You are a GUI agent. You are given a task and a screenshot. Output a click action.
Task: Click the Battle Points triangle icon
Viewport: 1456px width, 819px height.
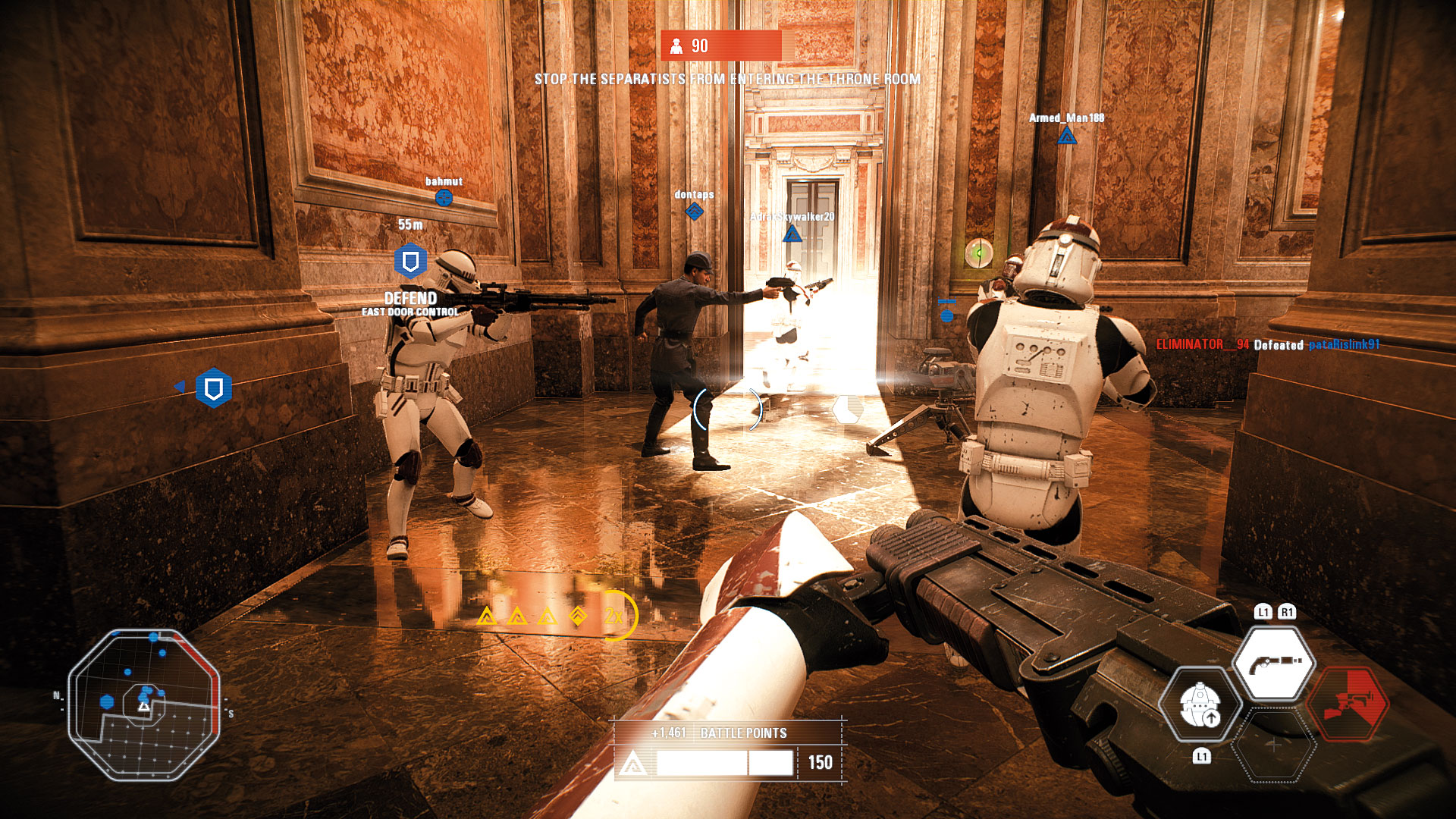pos(633,764)
